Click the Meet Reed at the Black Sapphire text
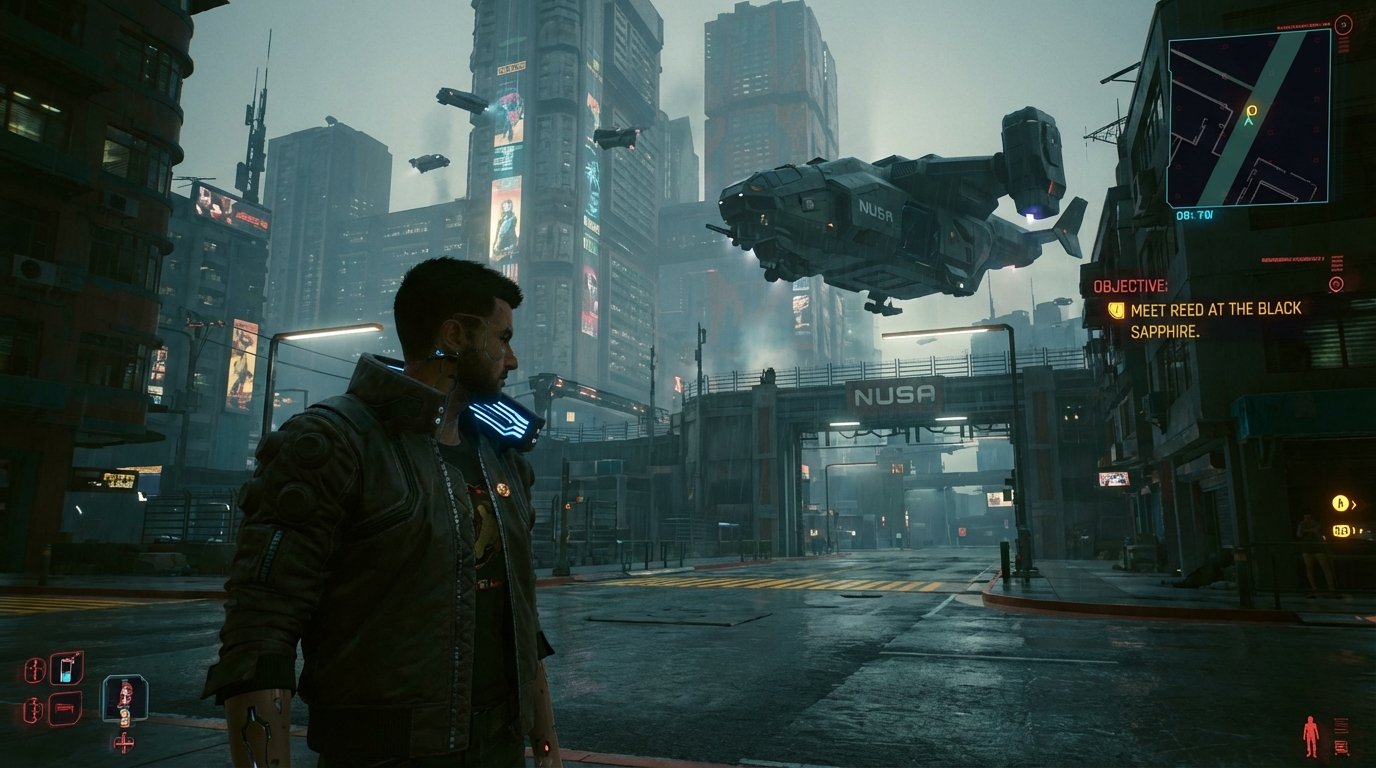This screenshot has width=1376, height=768. [x=1213, y=312]
